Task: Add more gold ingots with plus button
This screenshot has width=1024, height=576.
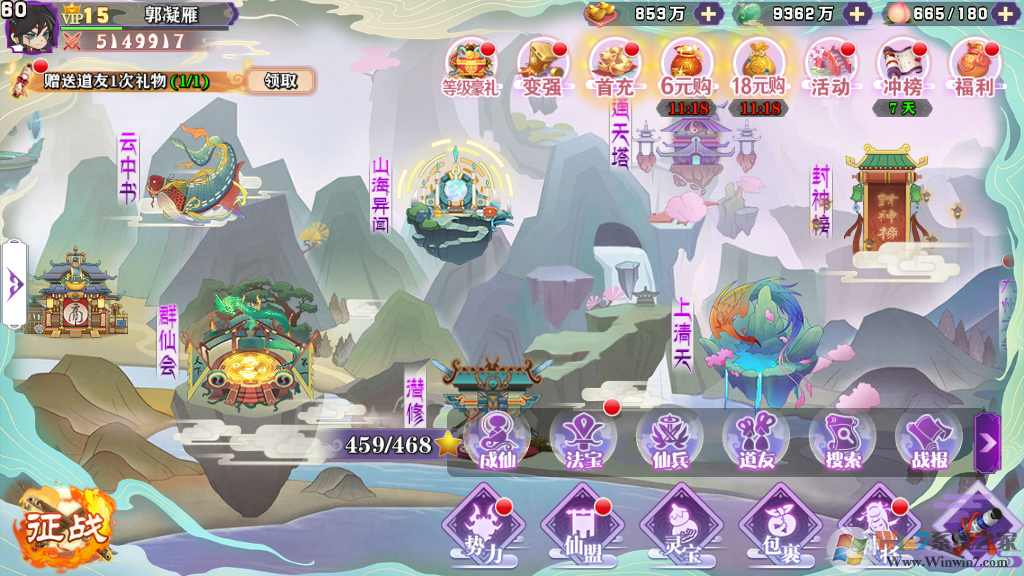Action: [708, 14]
